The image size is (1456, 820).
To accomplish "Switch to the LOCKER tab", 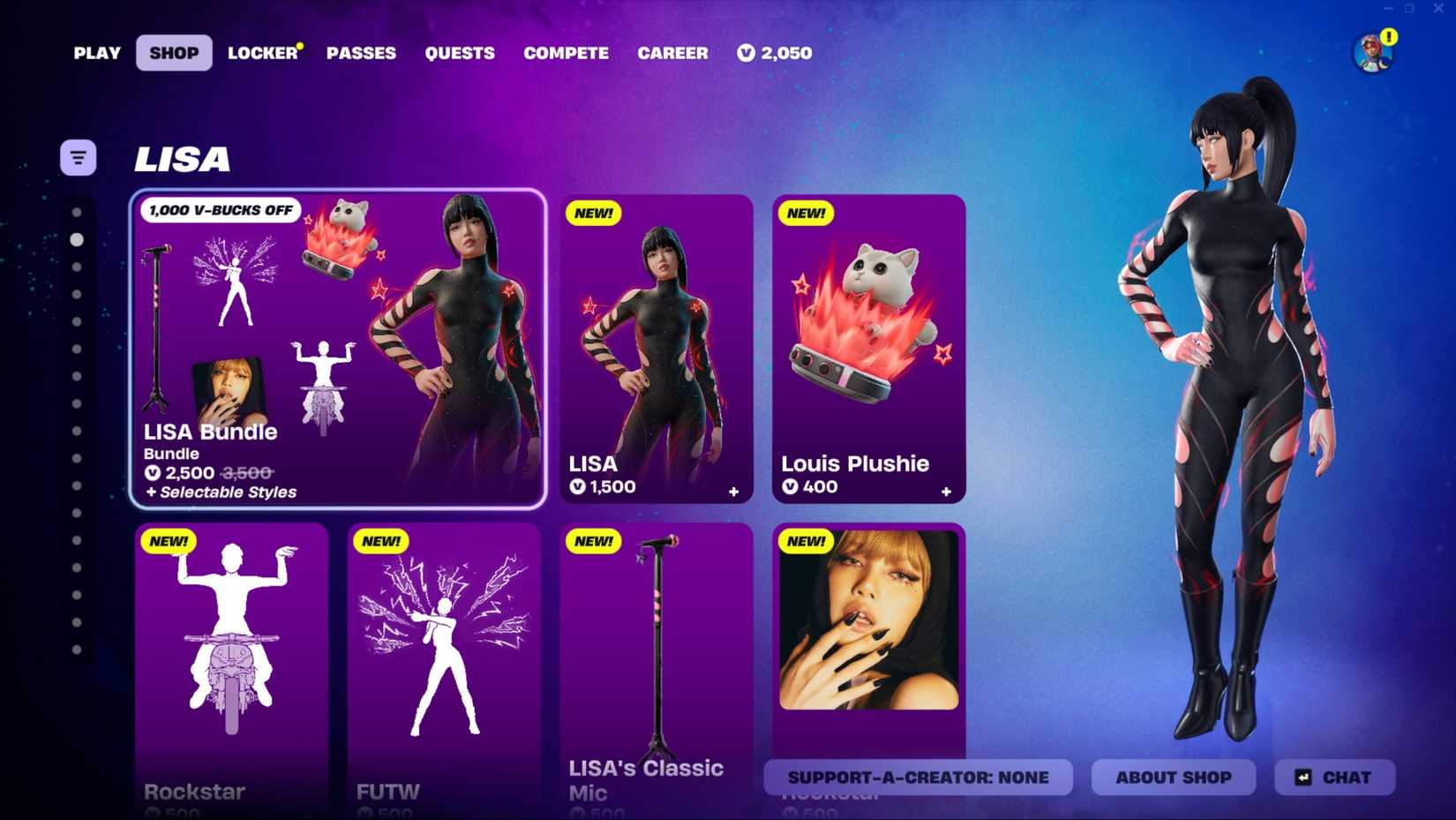I will (x=261, y=53).
